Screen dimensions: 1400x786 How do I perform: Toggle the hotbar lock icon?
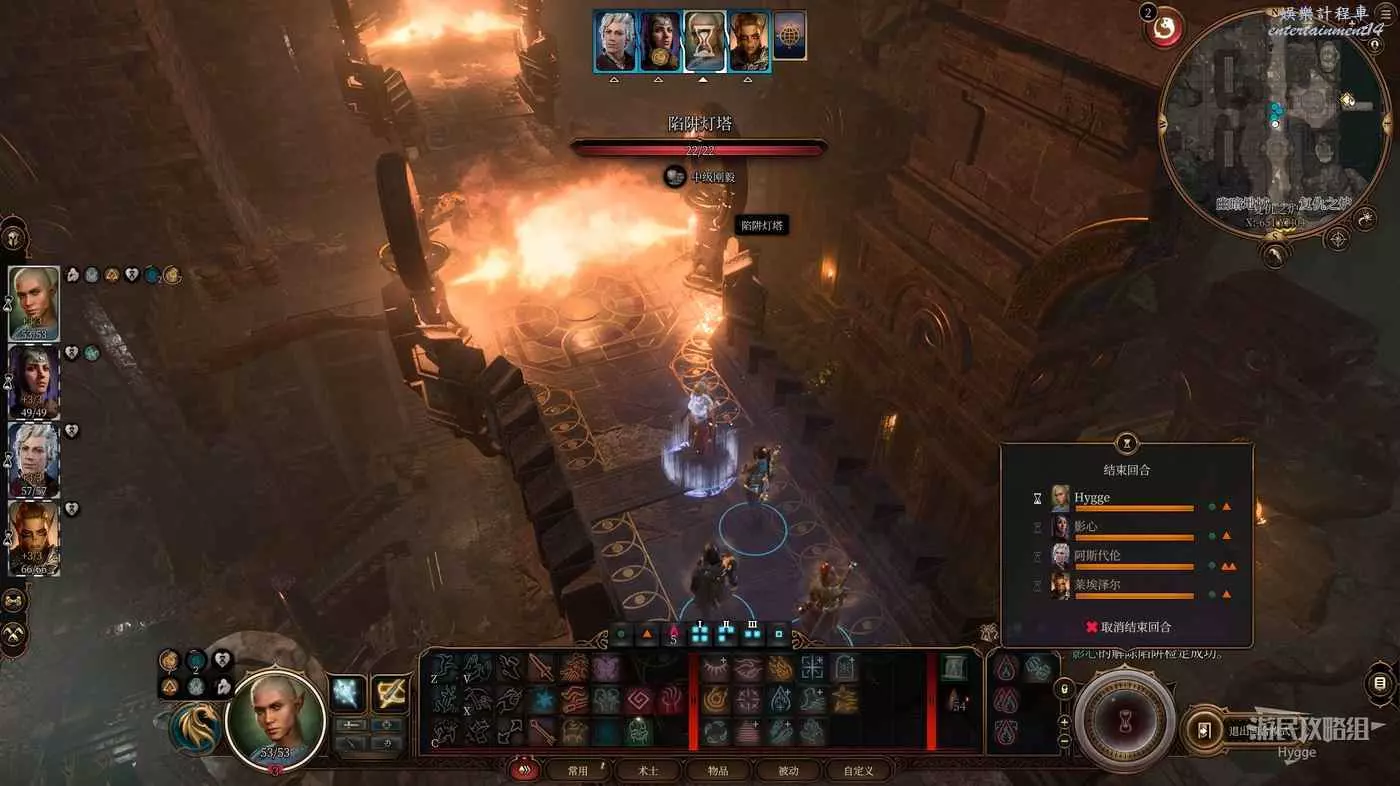tap(1065, 689)
